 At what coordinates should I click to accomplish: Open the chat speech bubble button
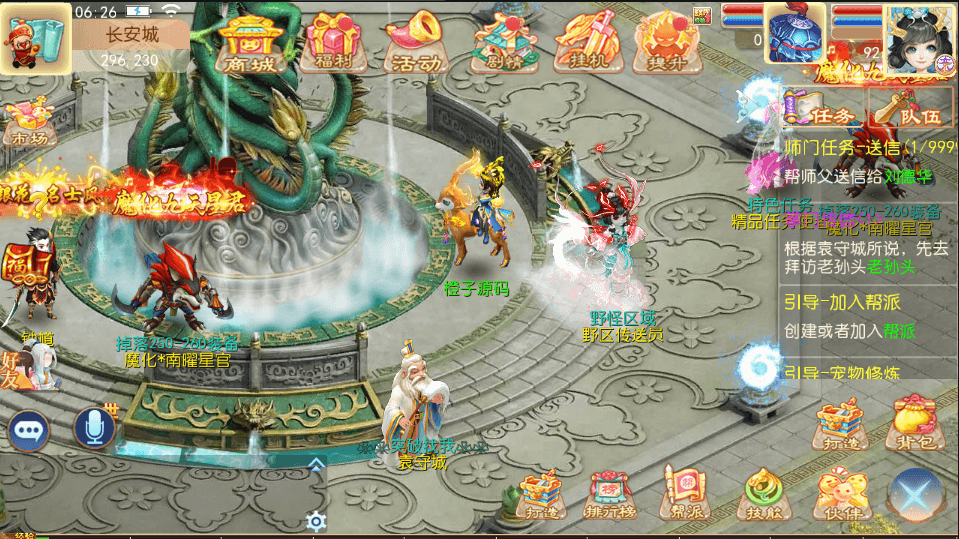pyautogui.click(x=28, y=430)
